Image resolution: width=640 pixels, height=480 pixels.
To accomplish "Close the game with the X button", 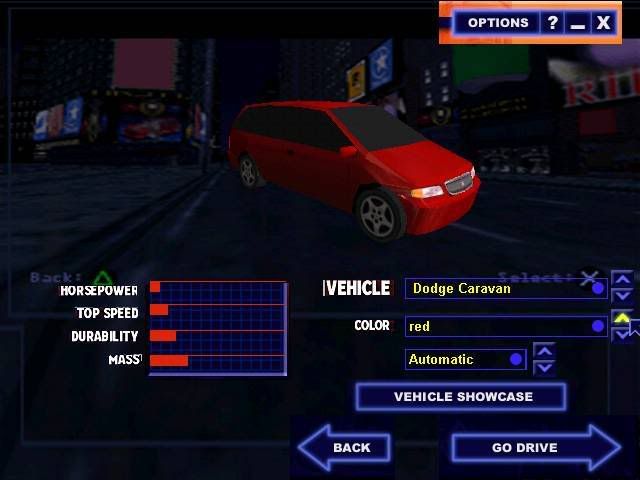I will click(x=603, y=22).
